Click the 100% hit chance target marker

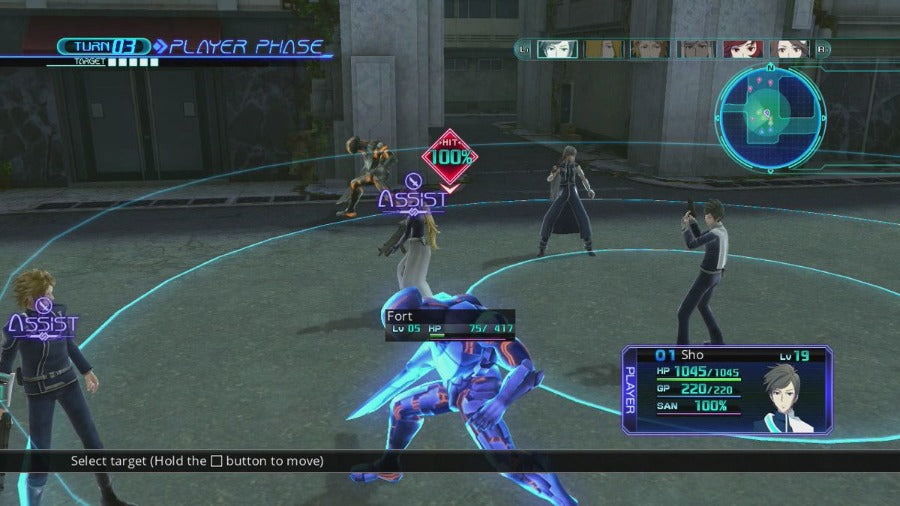450,156
